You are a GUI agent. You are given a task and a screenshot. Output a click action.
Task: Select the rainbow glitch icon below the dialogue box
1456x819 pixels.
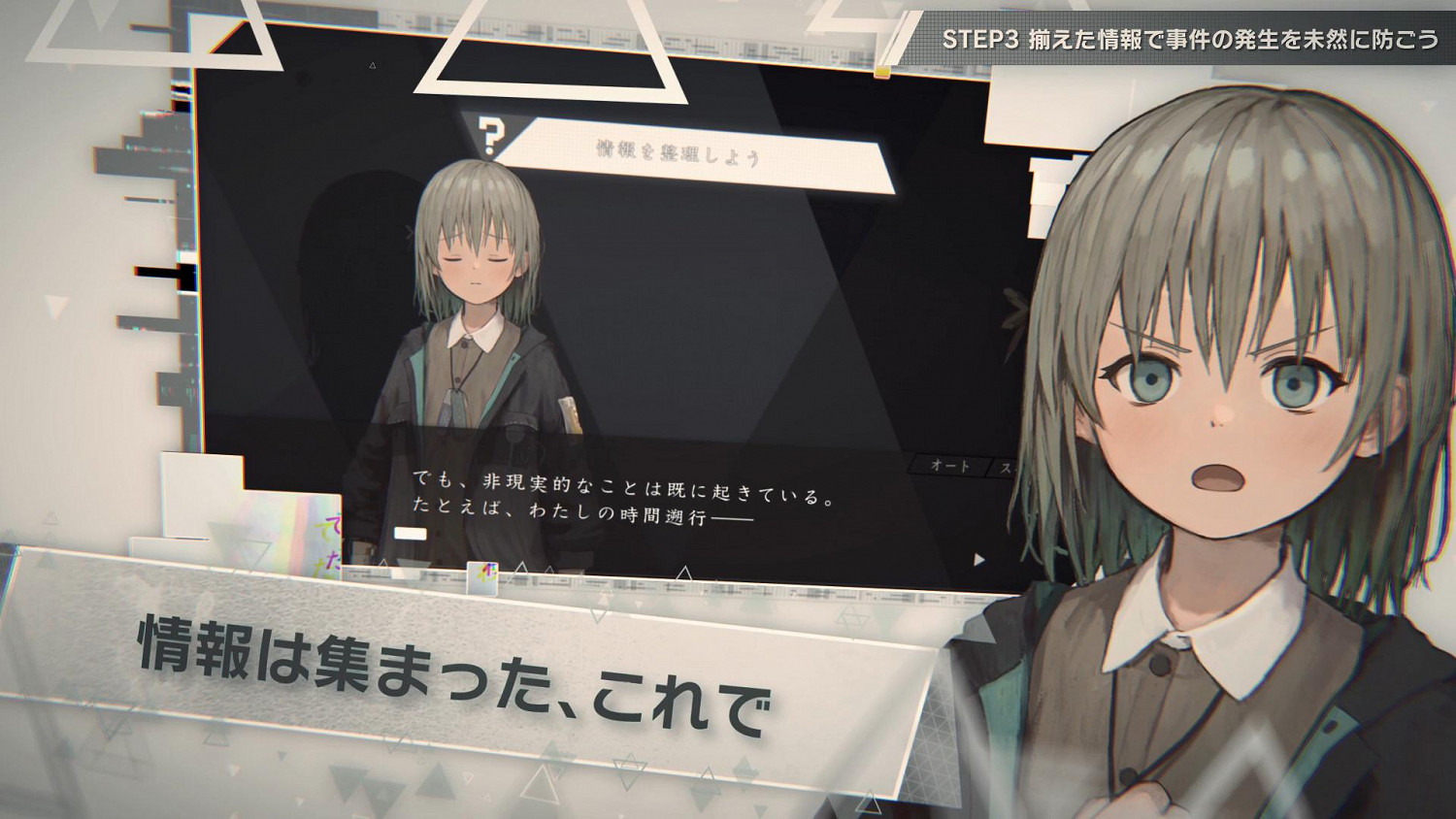click(482, 577)
